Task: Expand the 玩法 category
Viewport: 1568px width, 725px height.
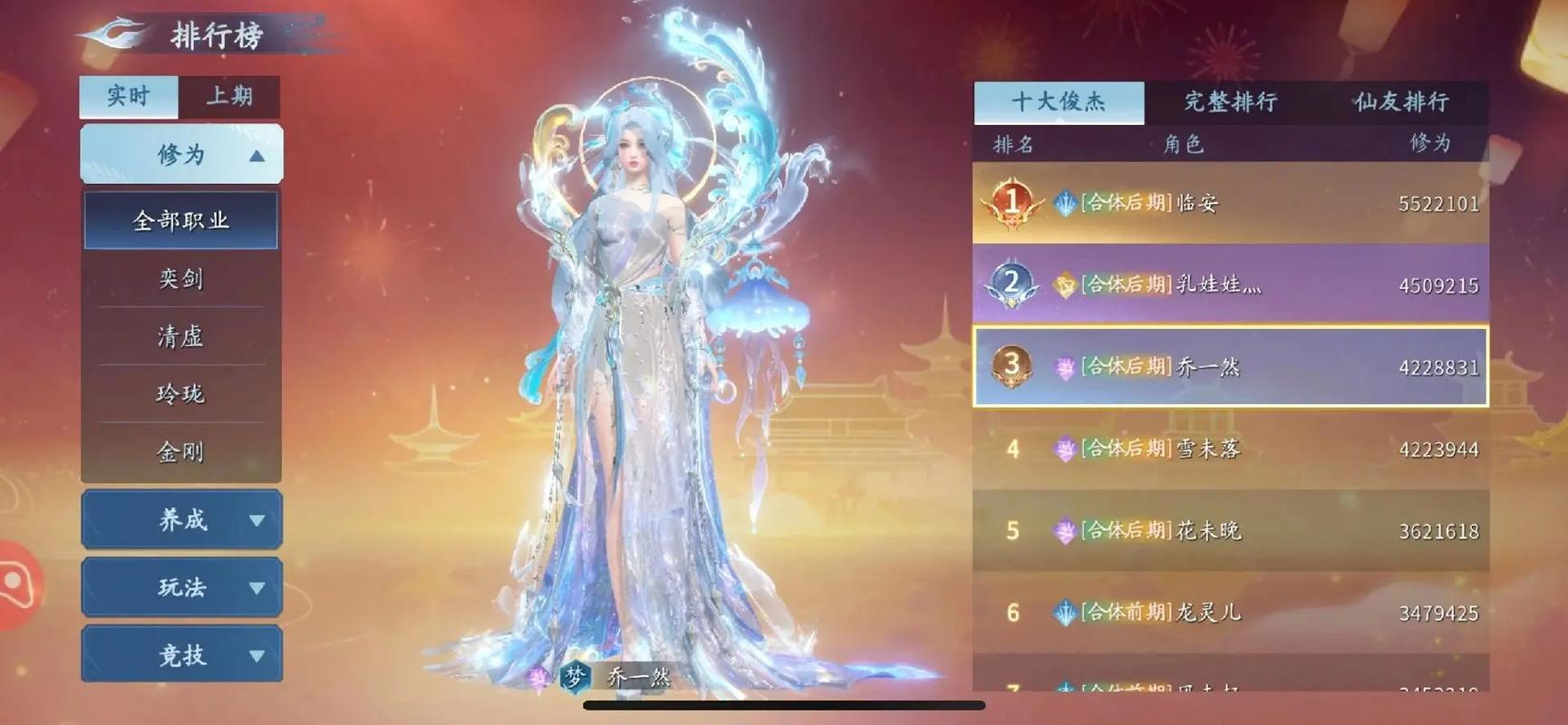Action: point(181,587)
